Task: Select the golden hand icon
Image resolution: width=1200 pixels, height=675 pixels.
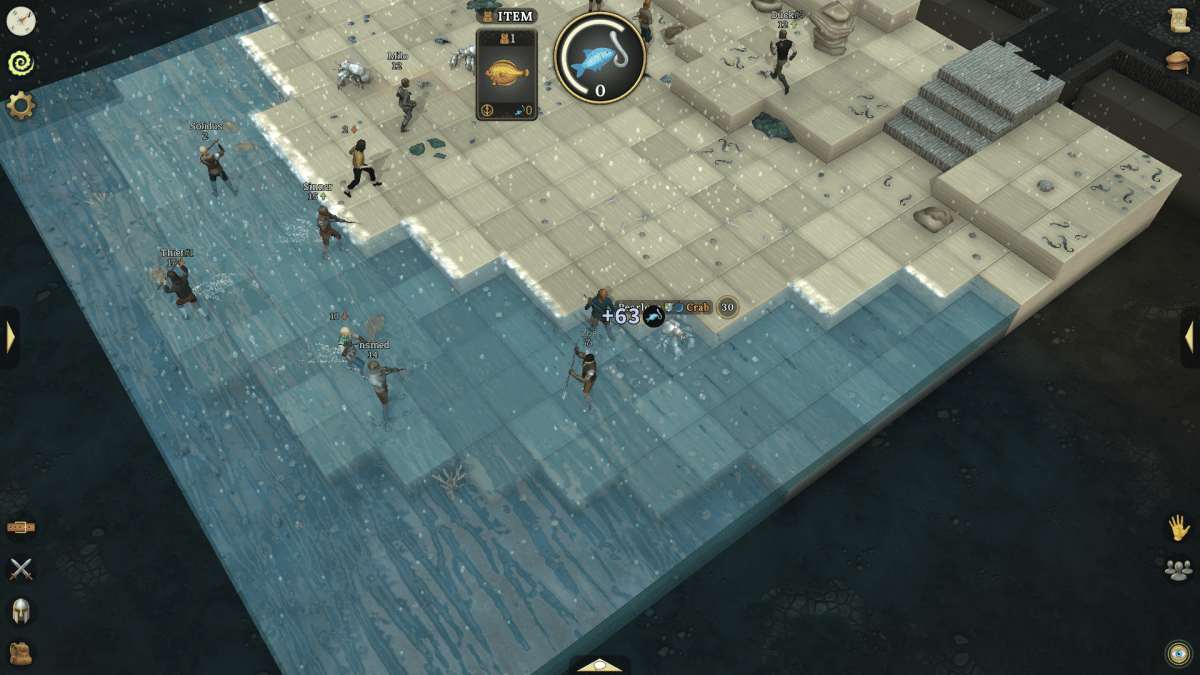Action: pos(1179,527)
